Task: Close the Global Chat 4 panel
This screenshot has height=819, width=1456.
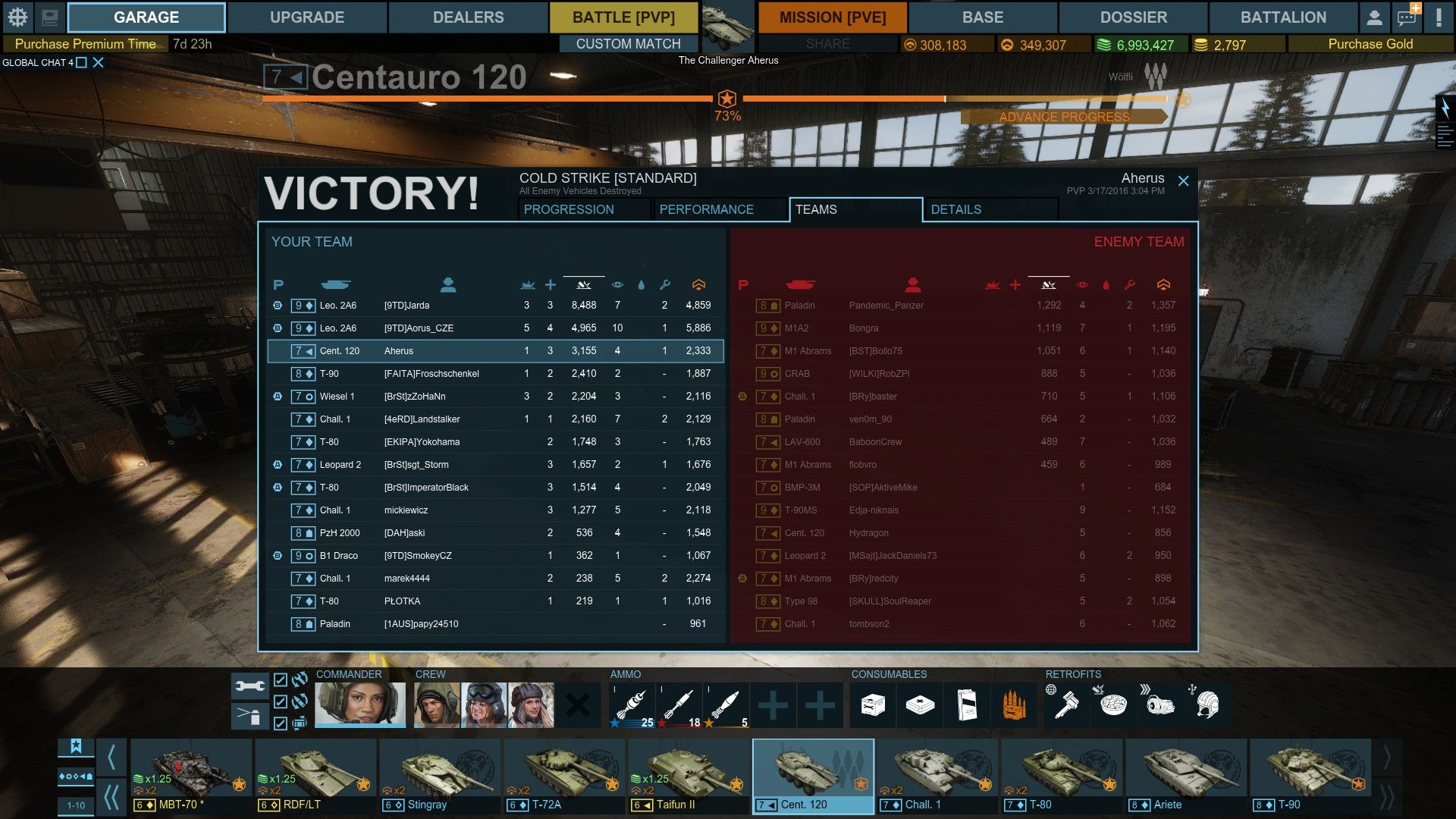Action: click(x=99, y=62)
